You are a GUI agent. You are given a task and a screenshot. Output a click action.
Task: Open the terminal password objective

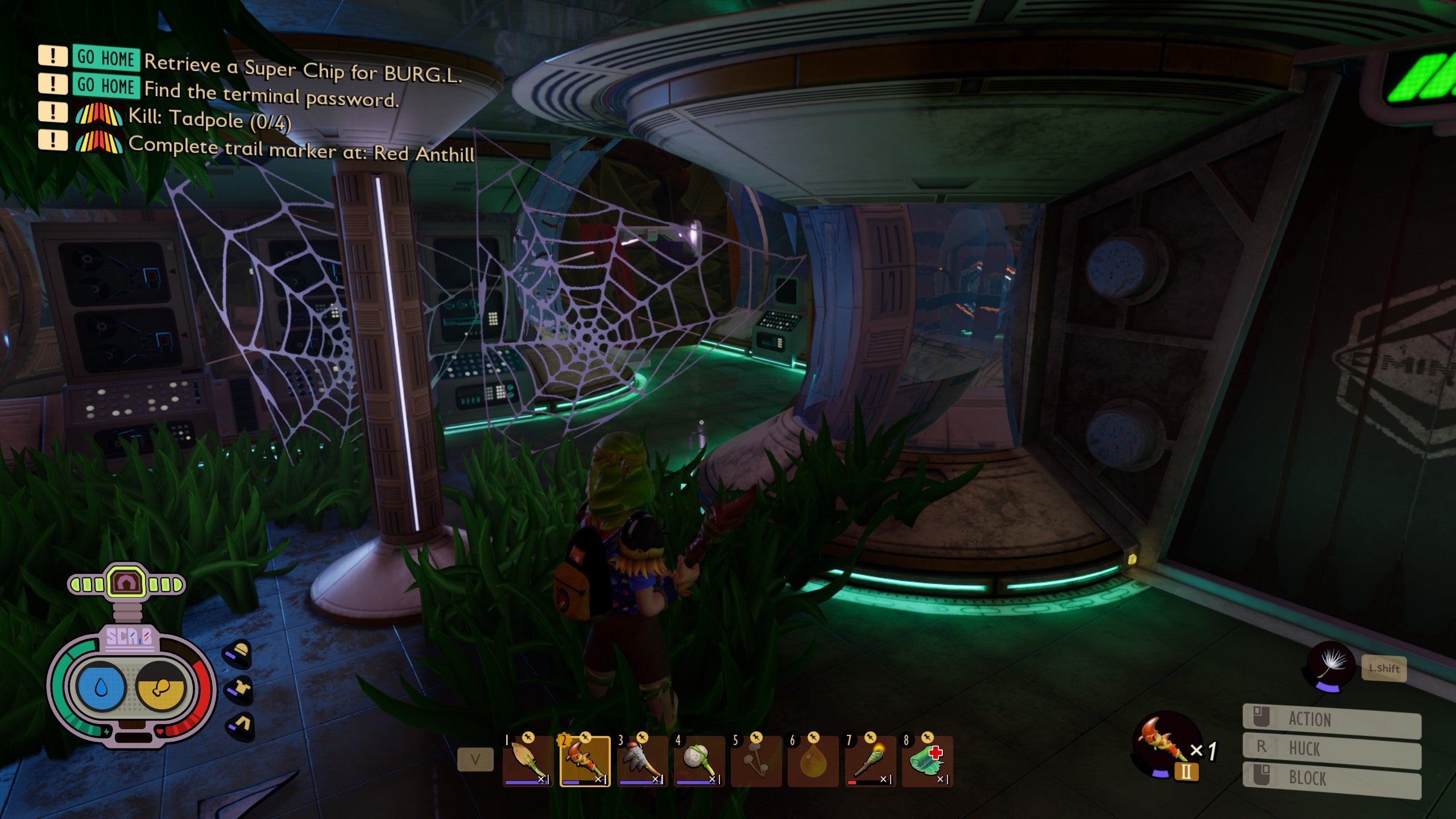(x=271, y=95)
